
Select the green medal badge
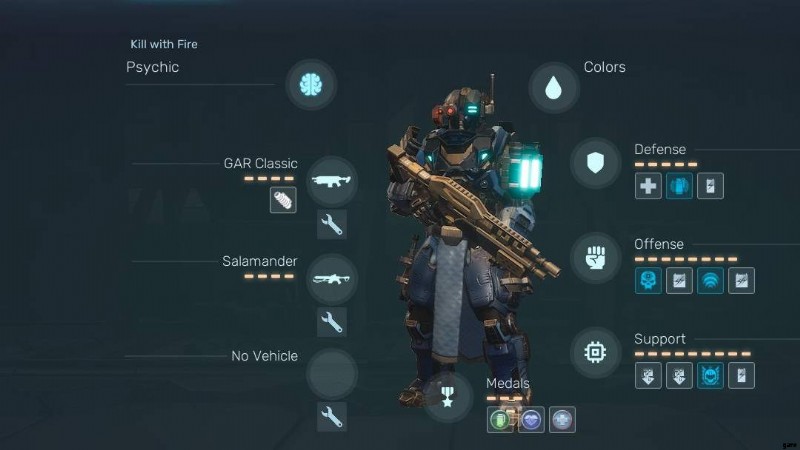pyautogui.click(x=501, y=419)
